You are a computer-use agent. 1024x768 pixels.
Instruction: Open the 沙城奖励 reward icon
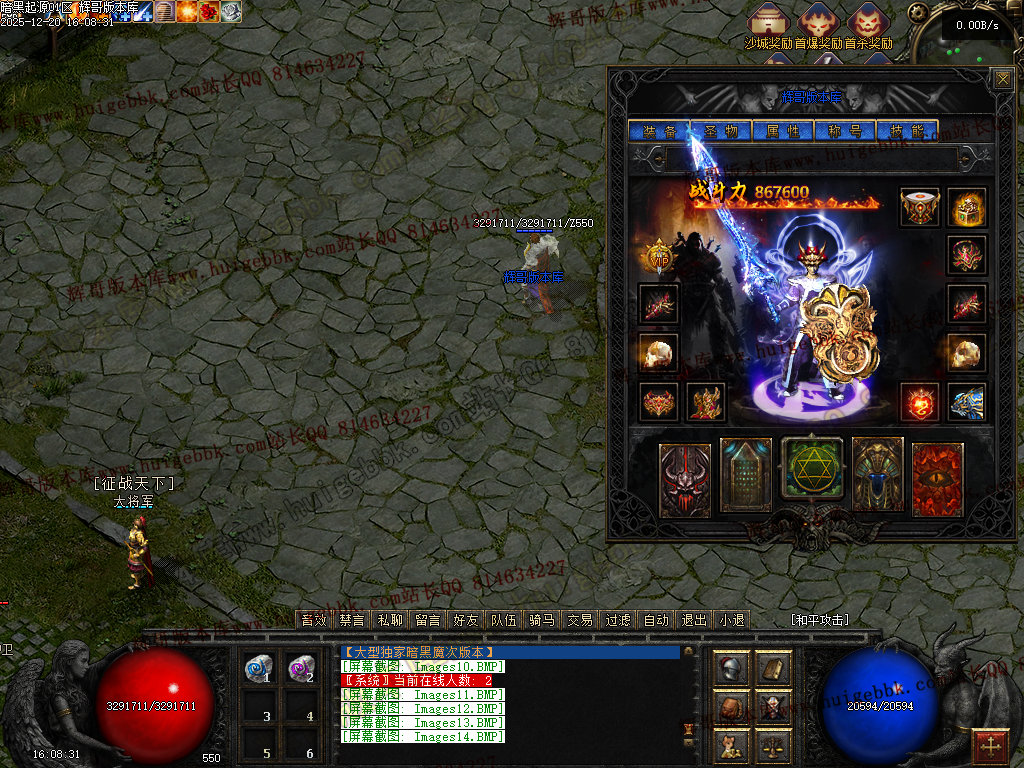point(769,22)
